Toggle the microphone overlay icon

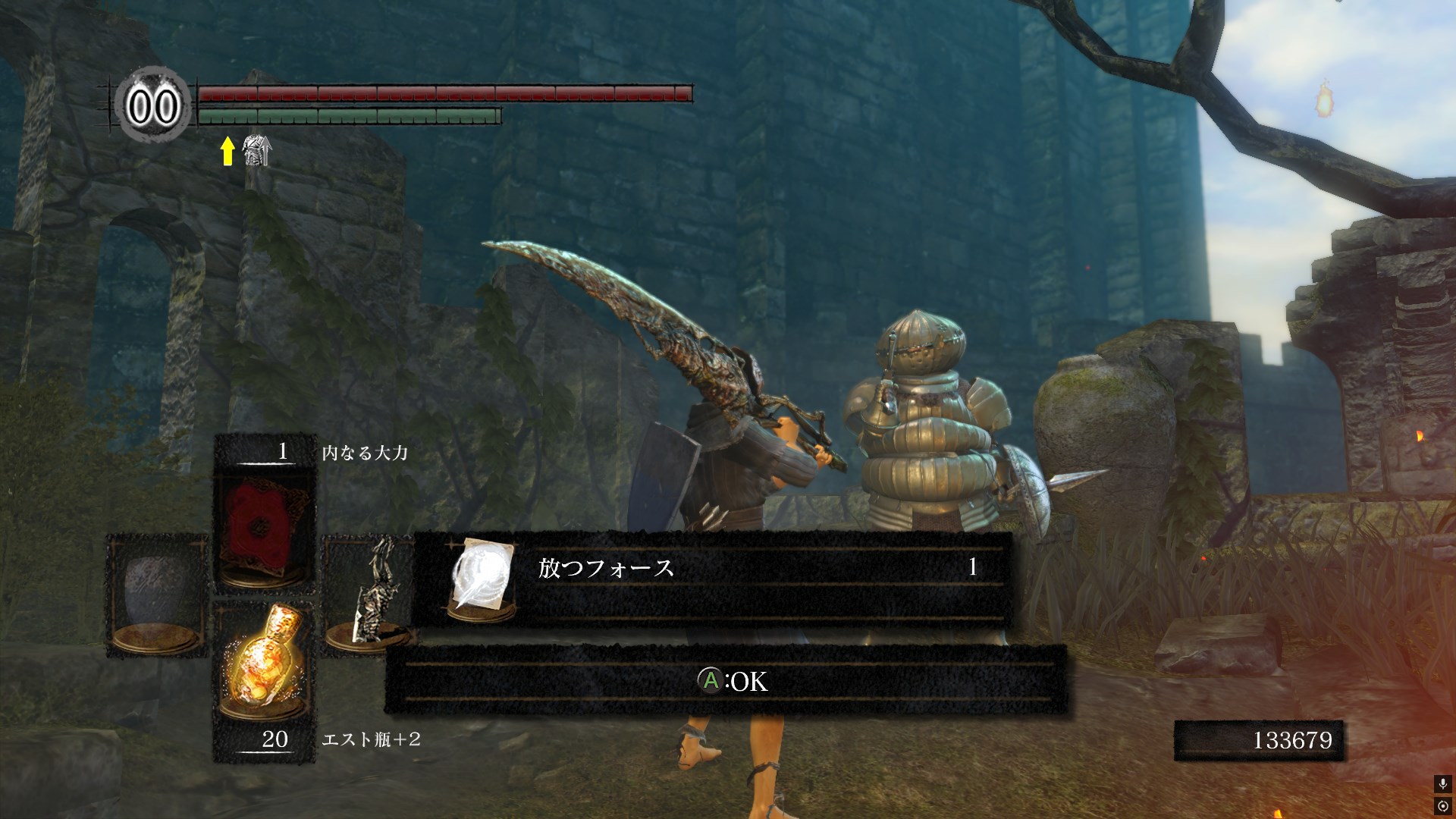point(1442,784)
